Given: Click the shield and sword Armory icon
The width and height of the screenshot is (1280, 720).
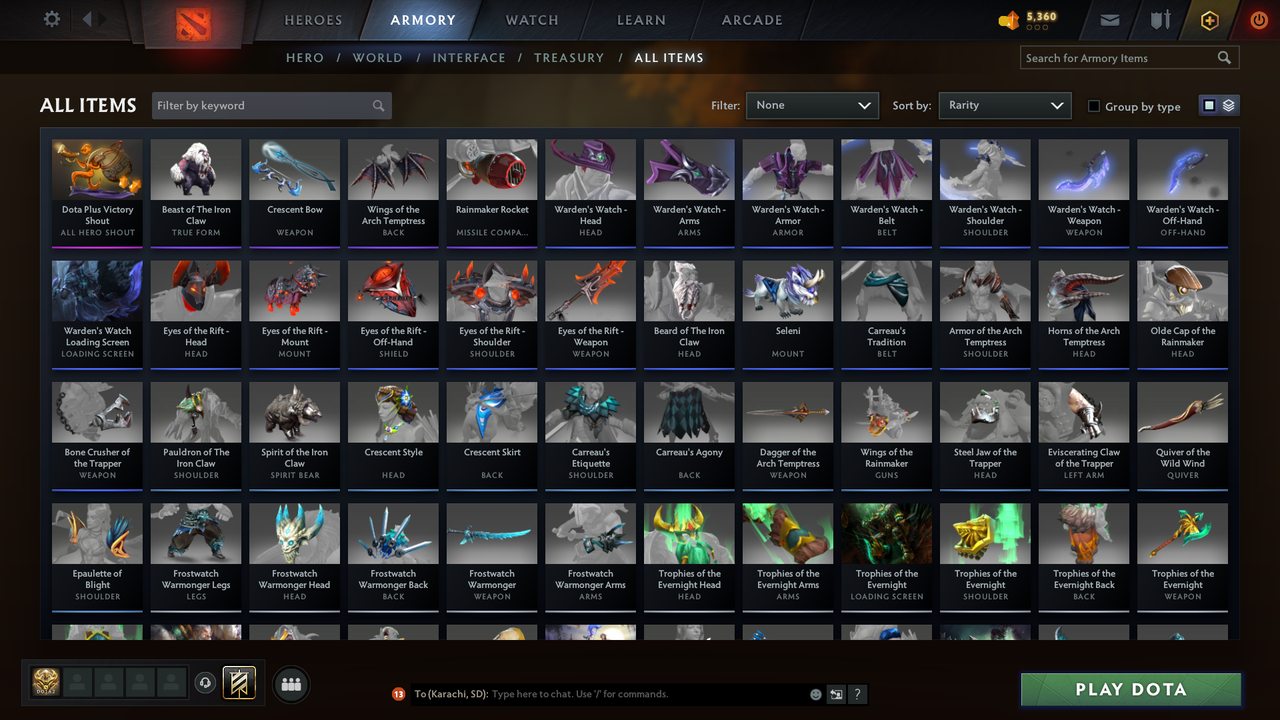Looking at the screenshot, I should pyautogui.click(x=1159, y=19).
